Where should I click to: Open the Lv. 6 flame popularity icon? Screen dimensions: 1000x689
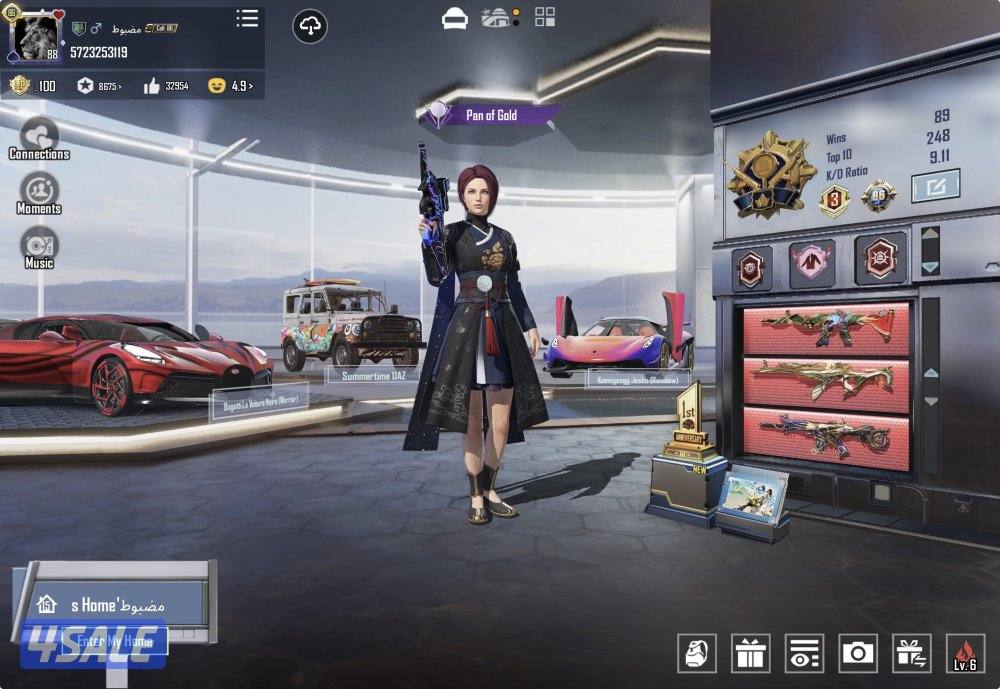pyautogui.click(x=965, y=653)
